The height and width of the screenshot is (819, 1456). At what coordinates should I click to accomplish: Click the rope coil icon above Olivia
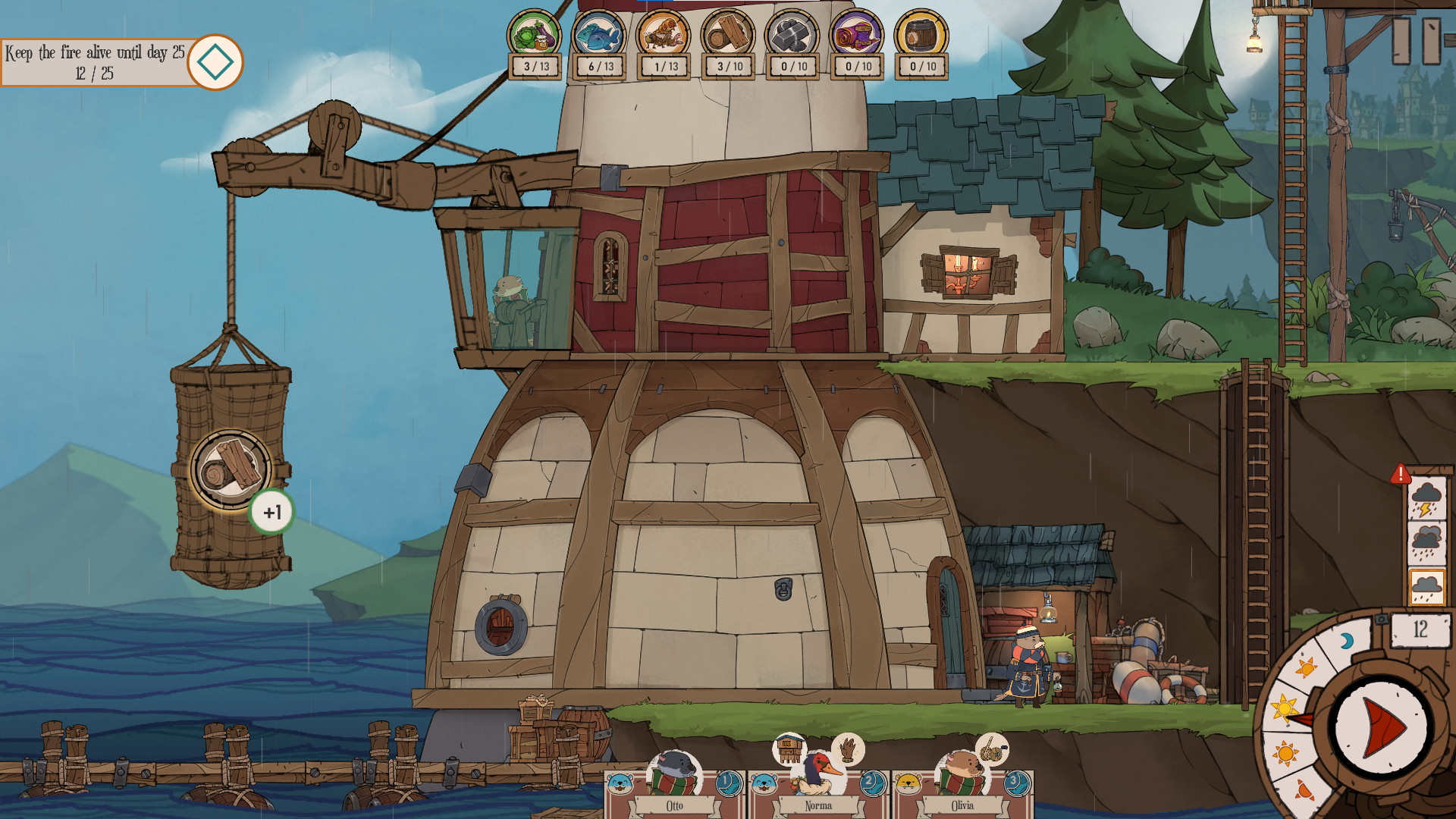pos(991,749)
